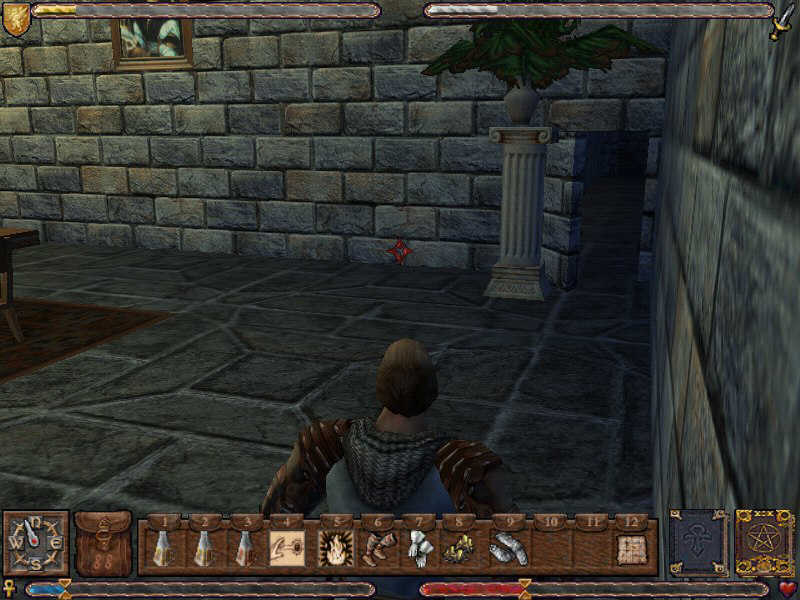Click the compass in the corner

click(35, 543)
